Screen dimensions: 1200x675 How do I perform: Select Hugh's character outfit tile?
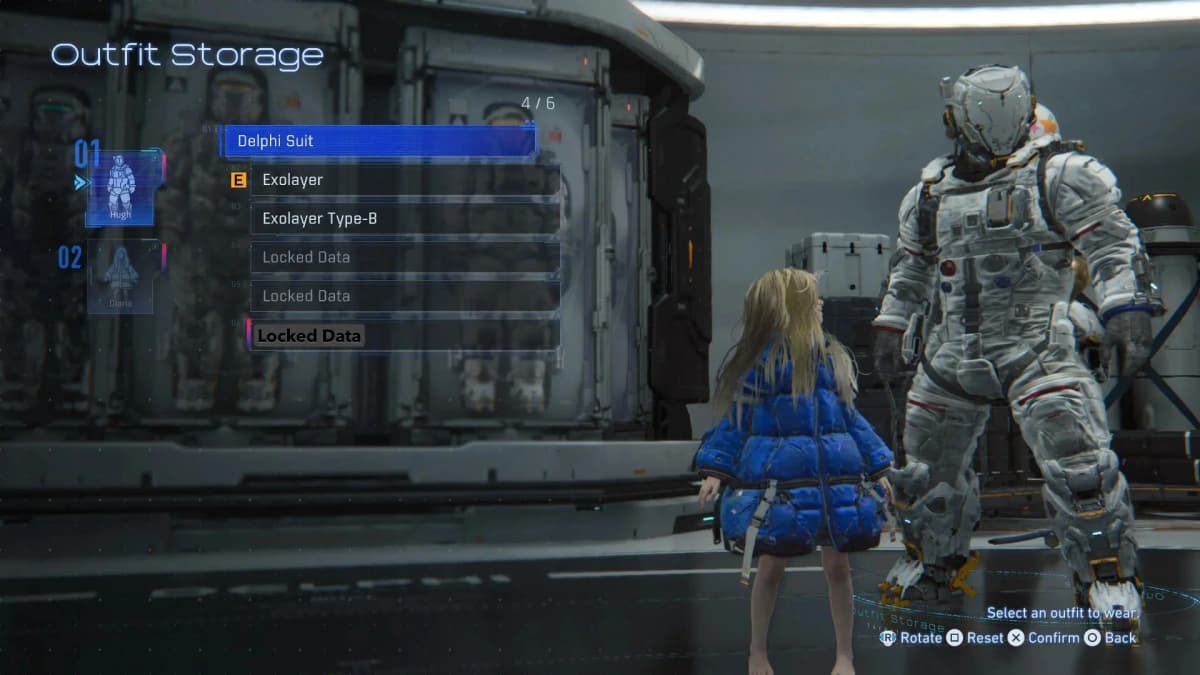(121, 188)
